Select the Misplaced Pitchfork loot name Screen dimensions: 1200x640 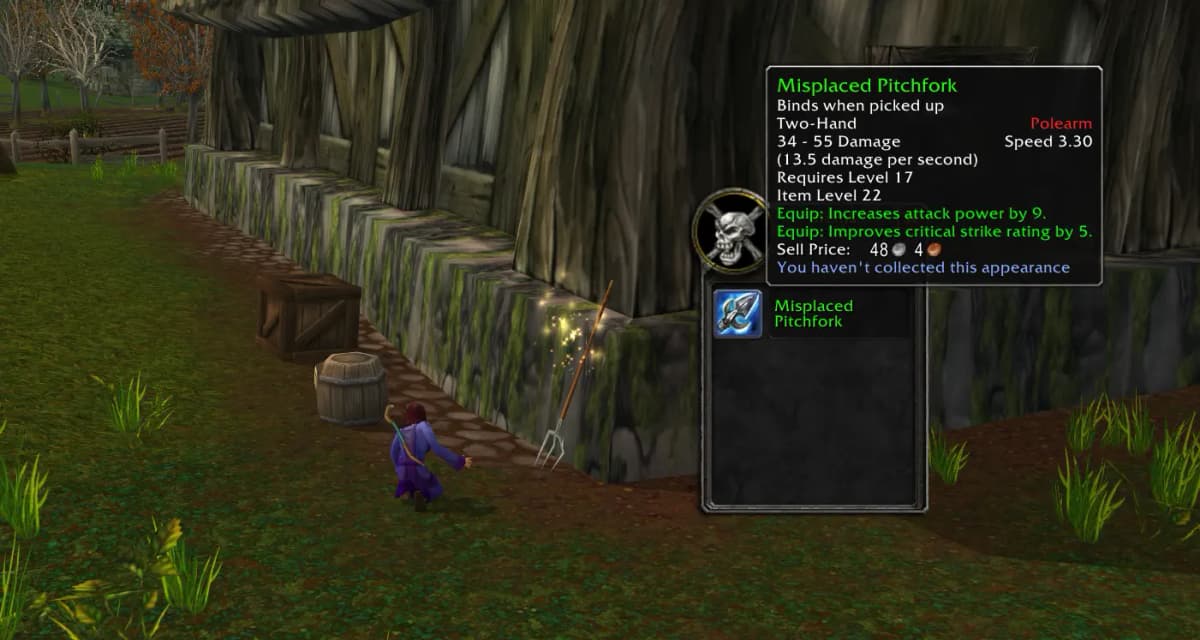813,313
